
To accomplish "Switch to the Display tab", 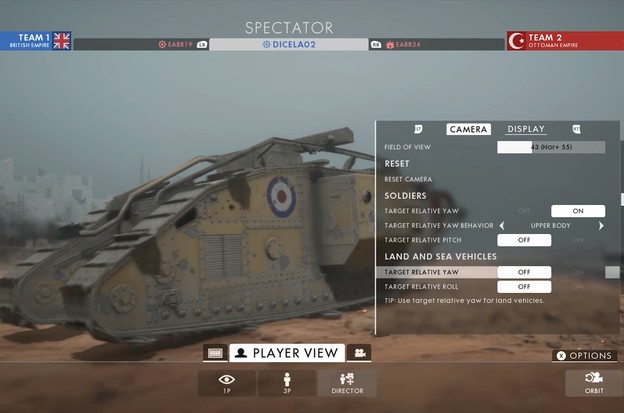I will [x=525, y=129].
